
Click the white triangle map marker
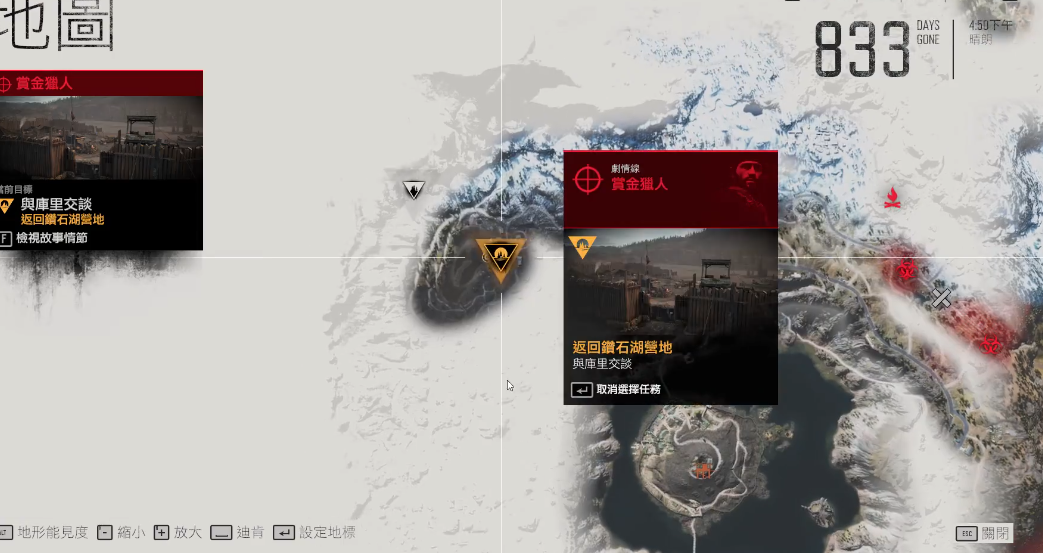(413, 189)
